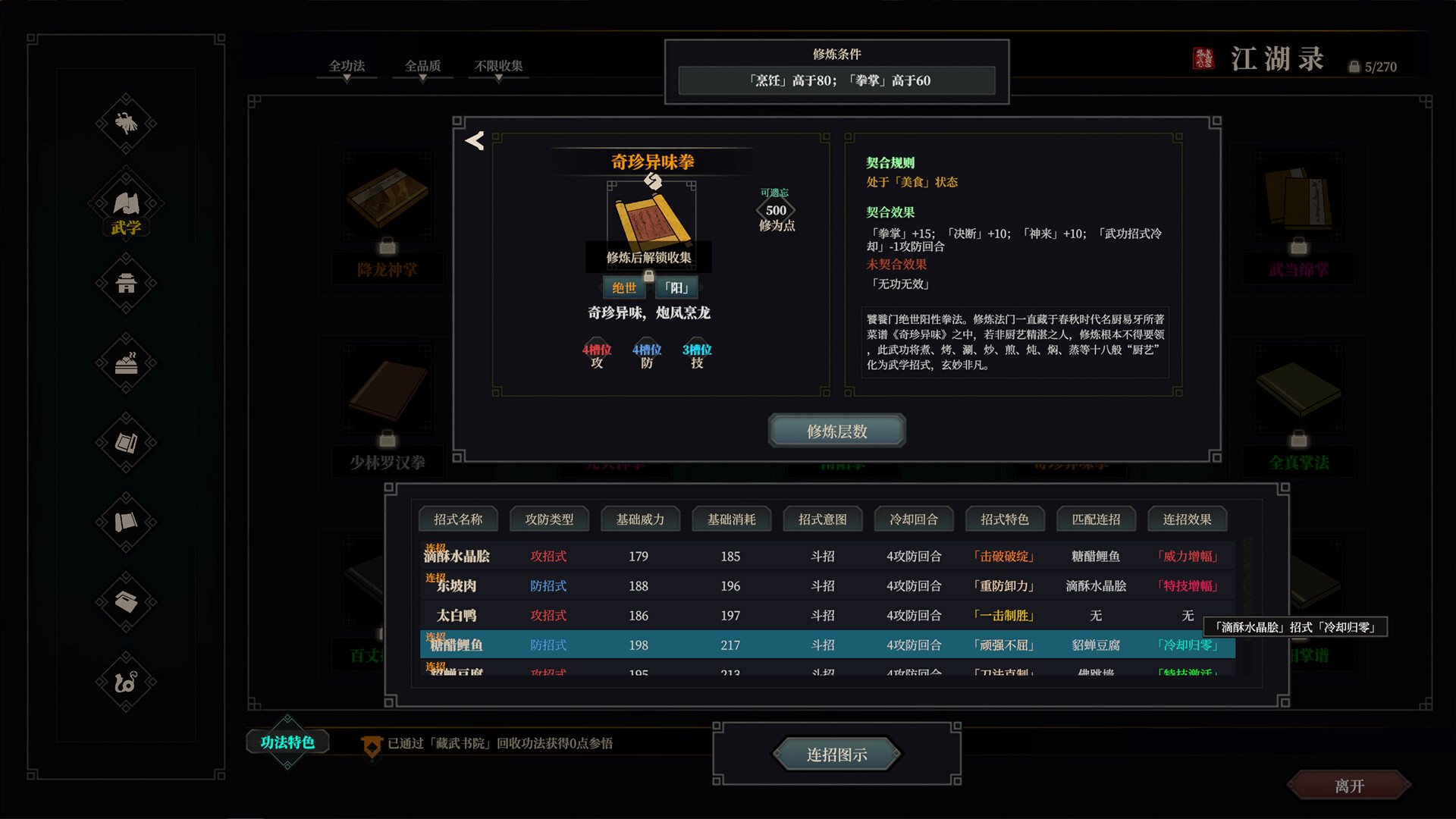Toggle the 绝世 quality tag
This screenshot has width=1456, height=819.
[x=623, y=287]
